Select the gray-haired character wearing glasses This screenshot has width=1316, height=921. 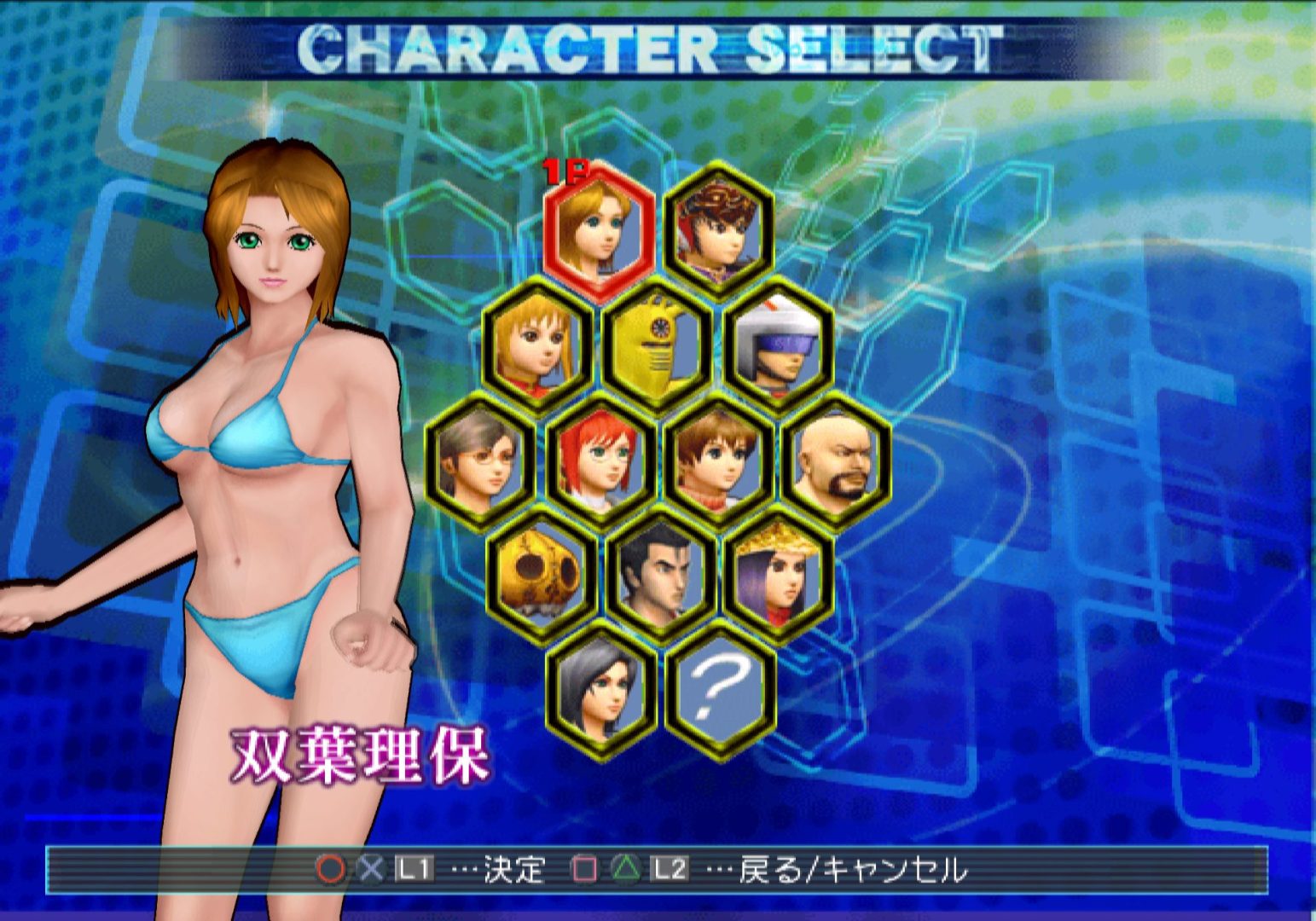(x=480, y=460)
